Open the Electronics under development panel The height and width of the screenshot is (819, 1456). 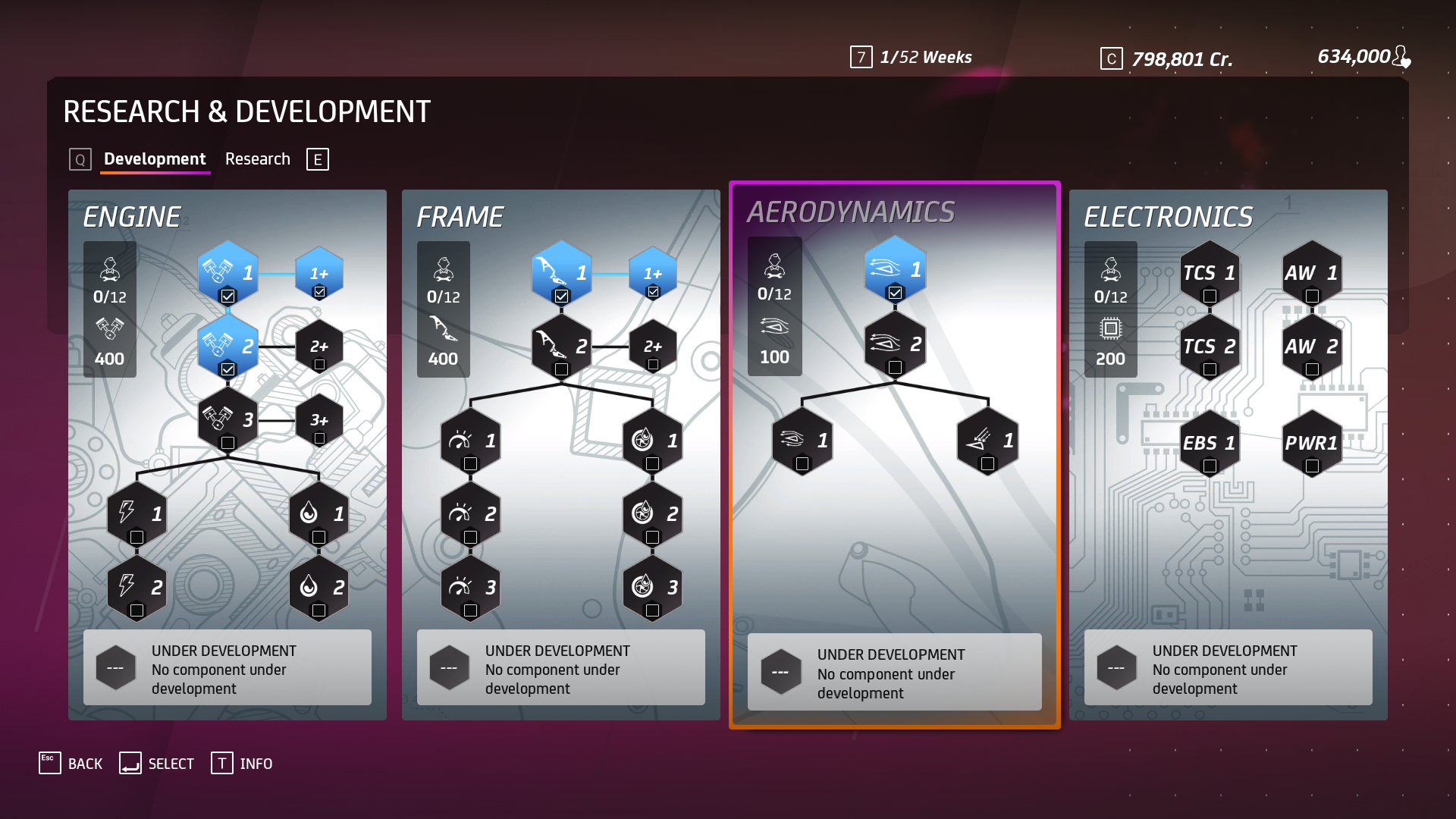pos(1228,668)
